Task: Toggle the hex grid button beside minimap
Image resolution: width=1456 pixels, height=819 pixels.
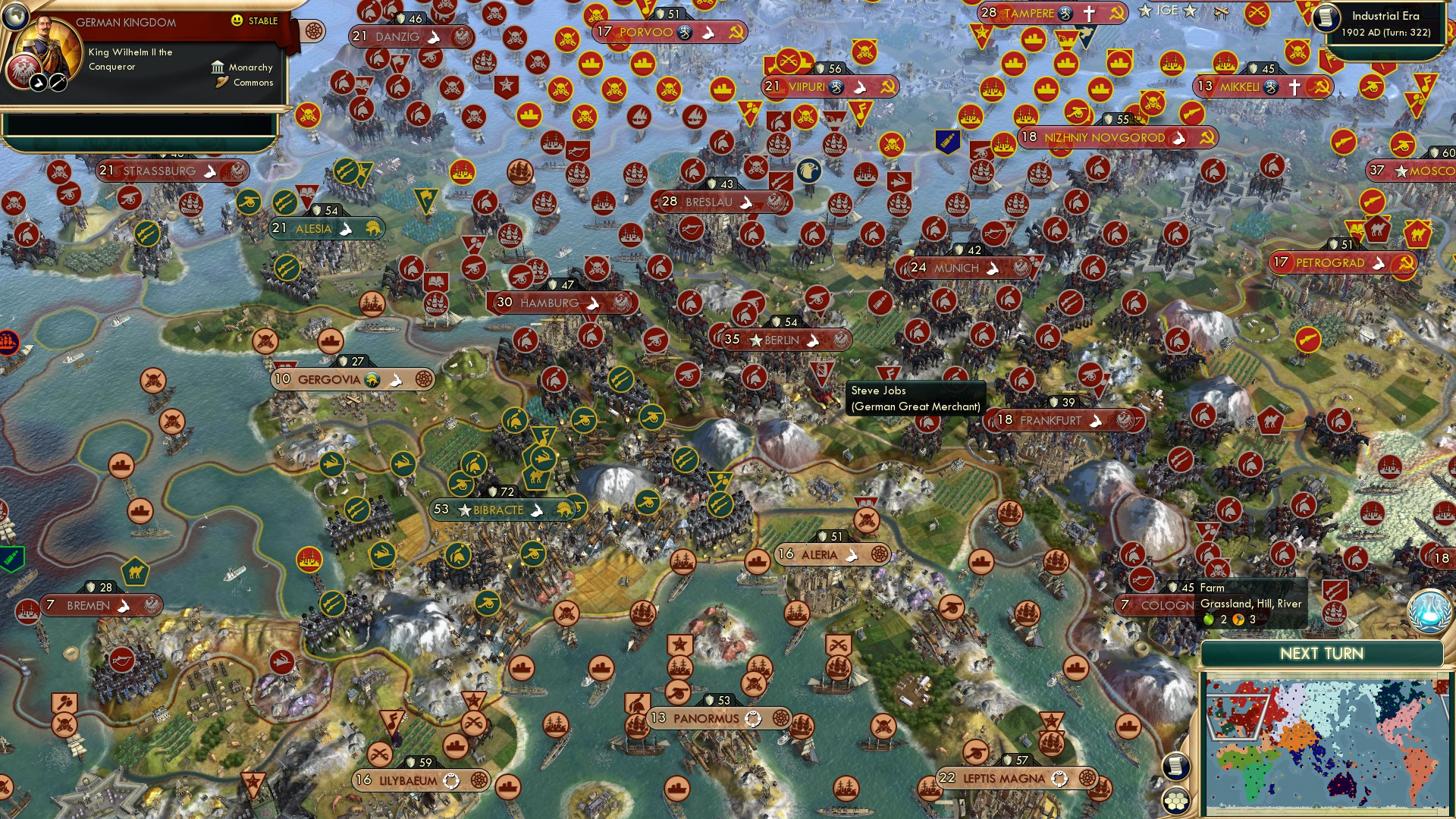Action: pos(1175,800)
